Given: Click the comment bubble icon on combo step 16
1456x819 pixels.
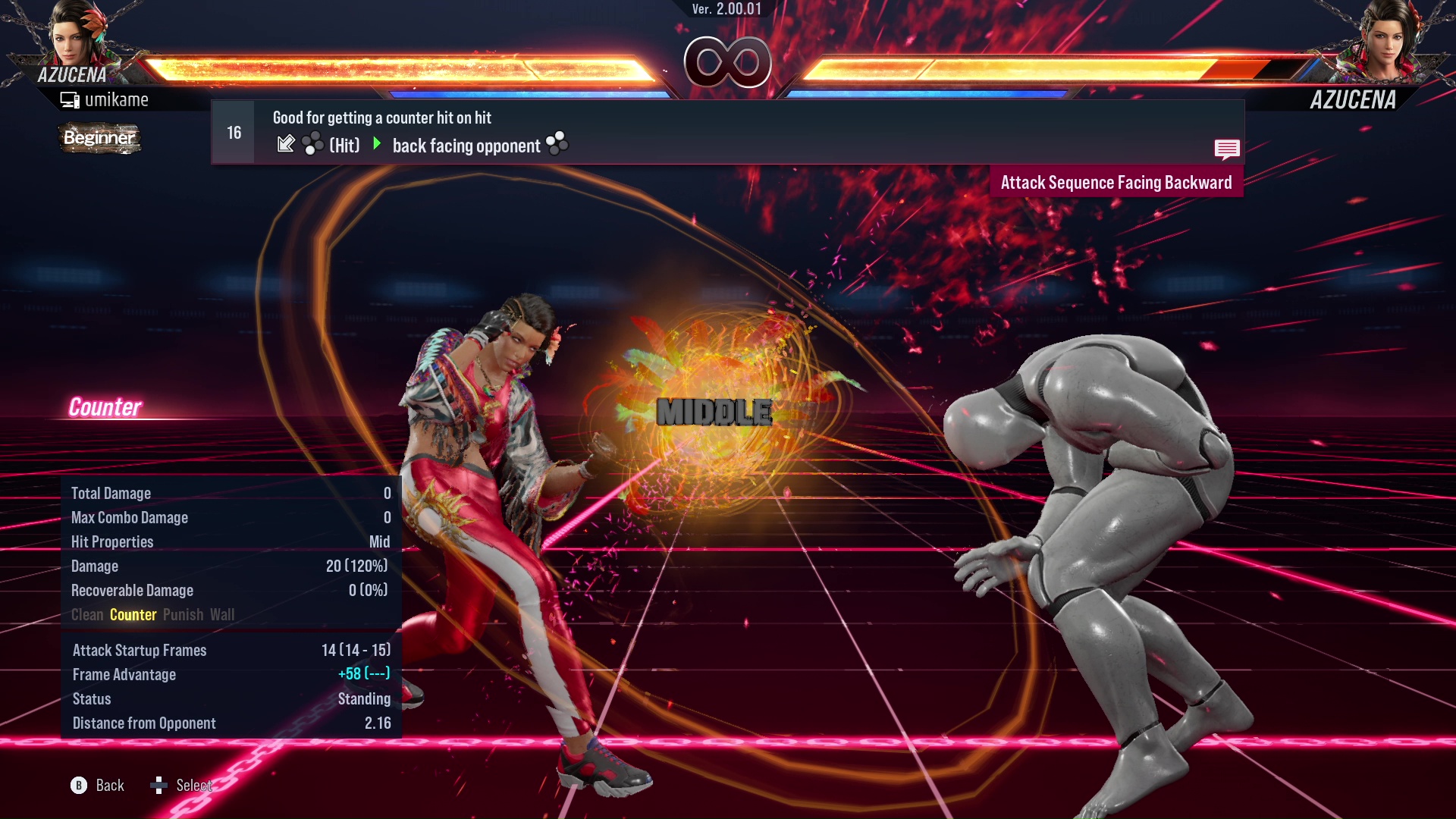Looking at the screenshot, I should click(1227, 149).
